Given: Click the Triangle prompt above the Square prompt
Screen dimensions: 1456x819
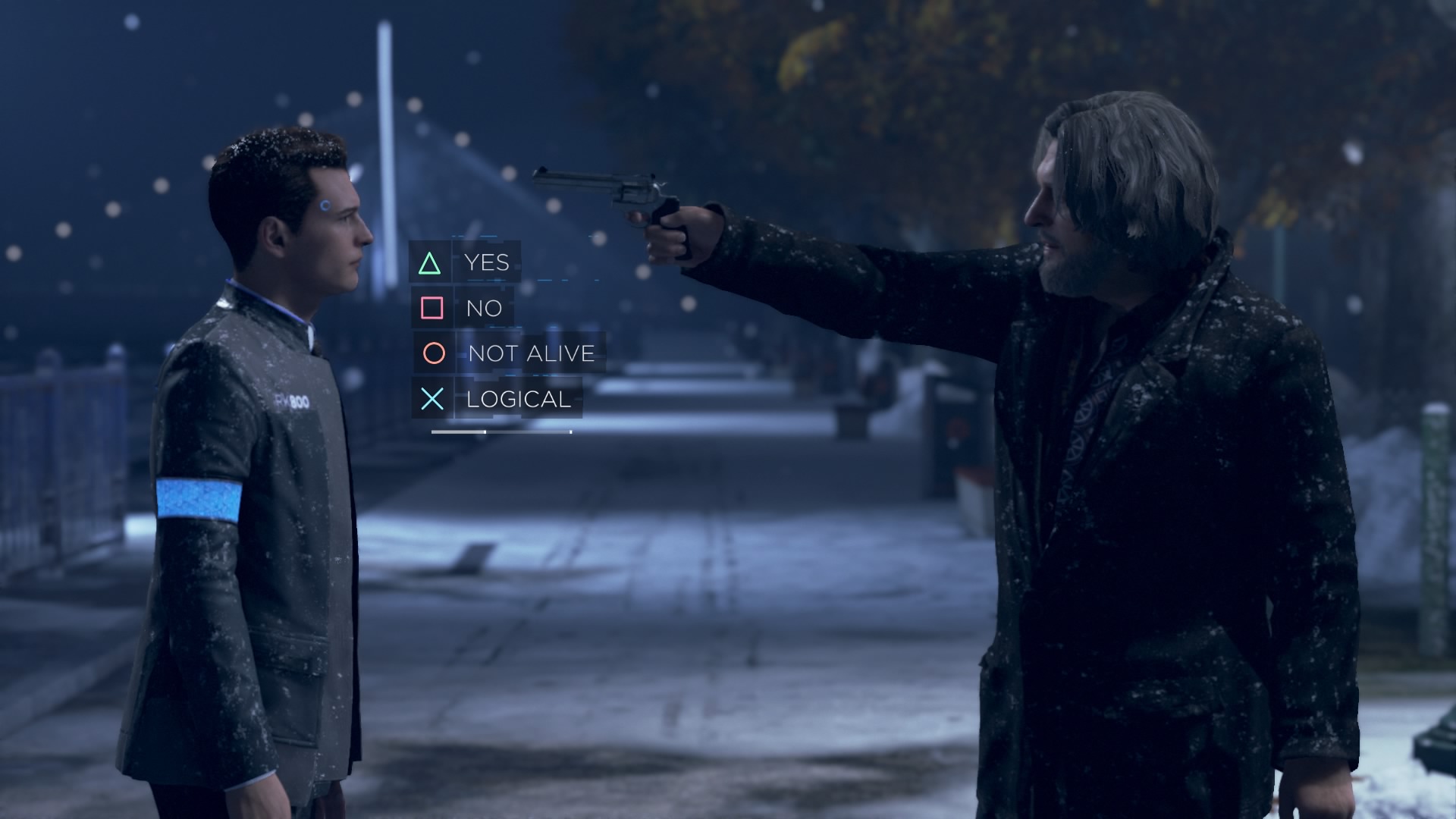Looking at the screenshot, I should [x=430, y=265].
